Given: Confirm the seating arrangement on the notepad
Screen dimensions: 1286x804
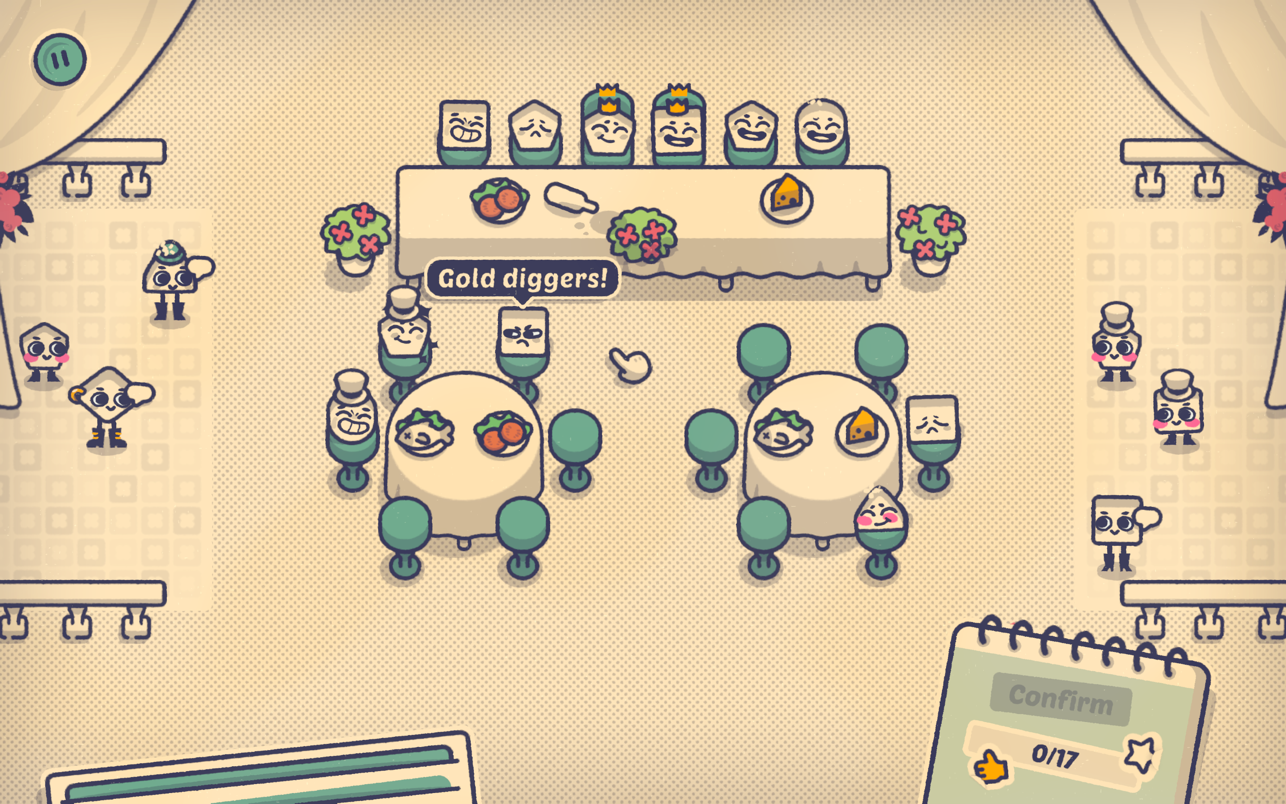Looking at the screenshot, I should (1060, 698).
